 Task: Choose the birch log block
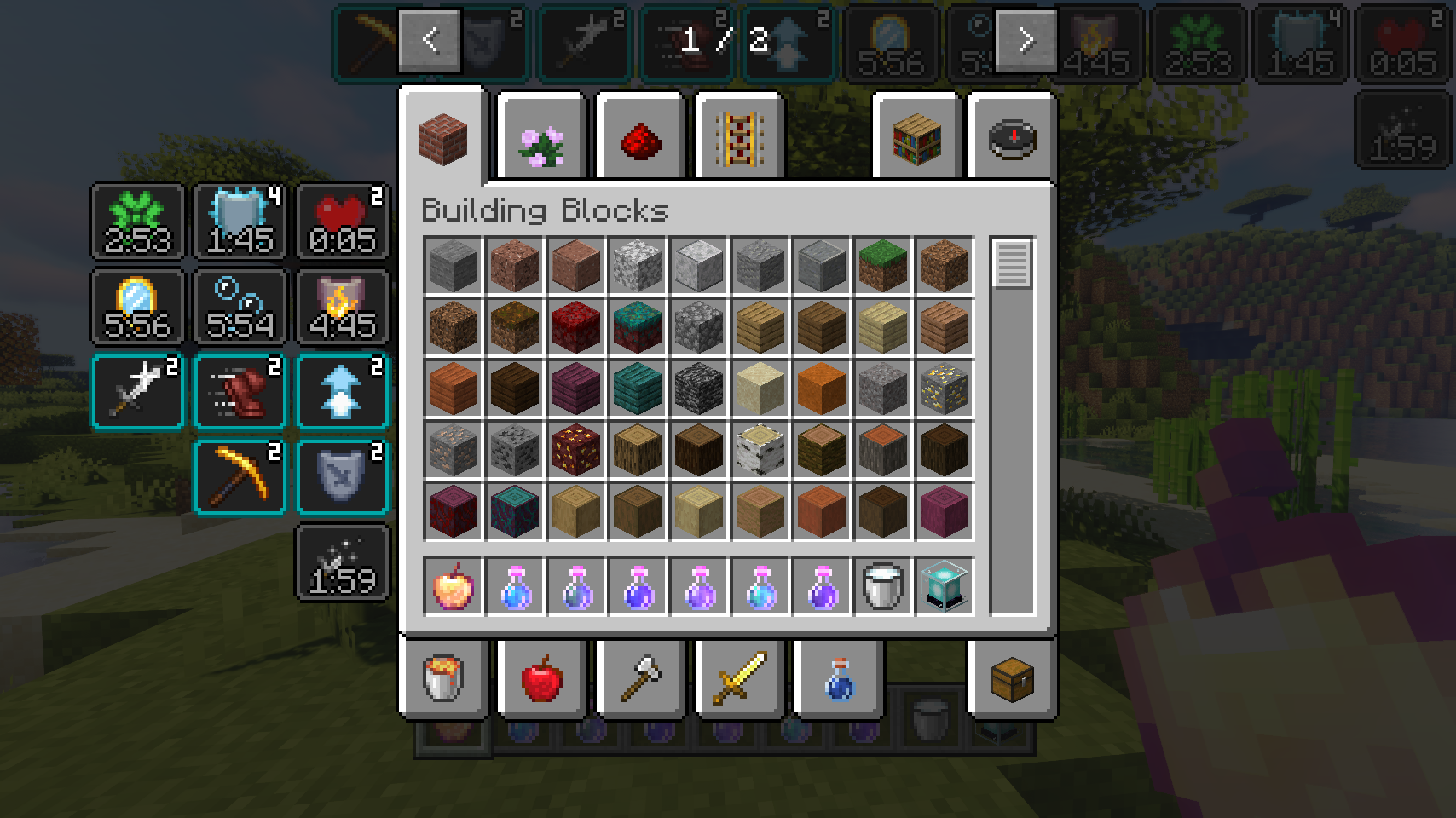tap(760, 450)
